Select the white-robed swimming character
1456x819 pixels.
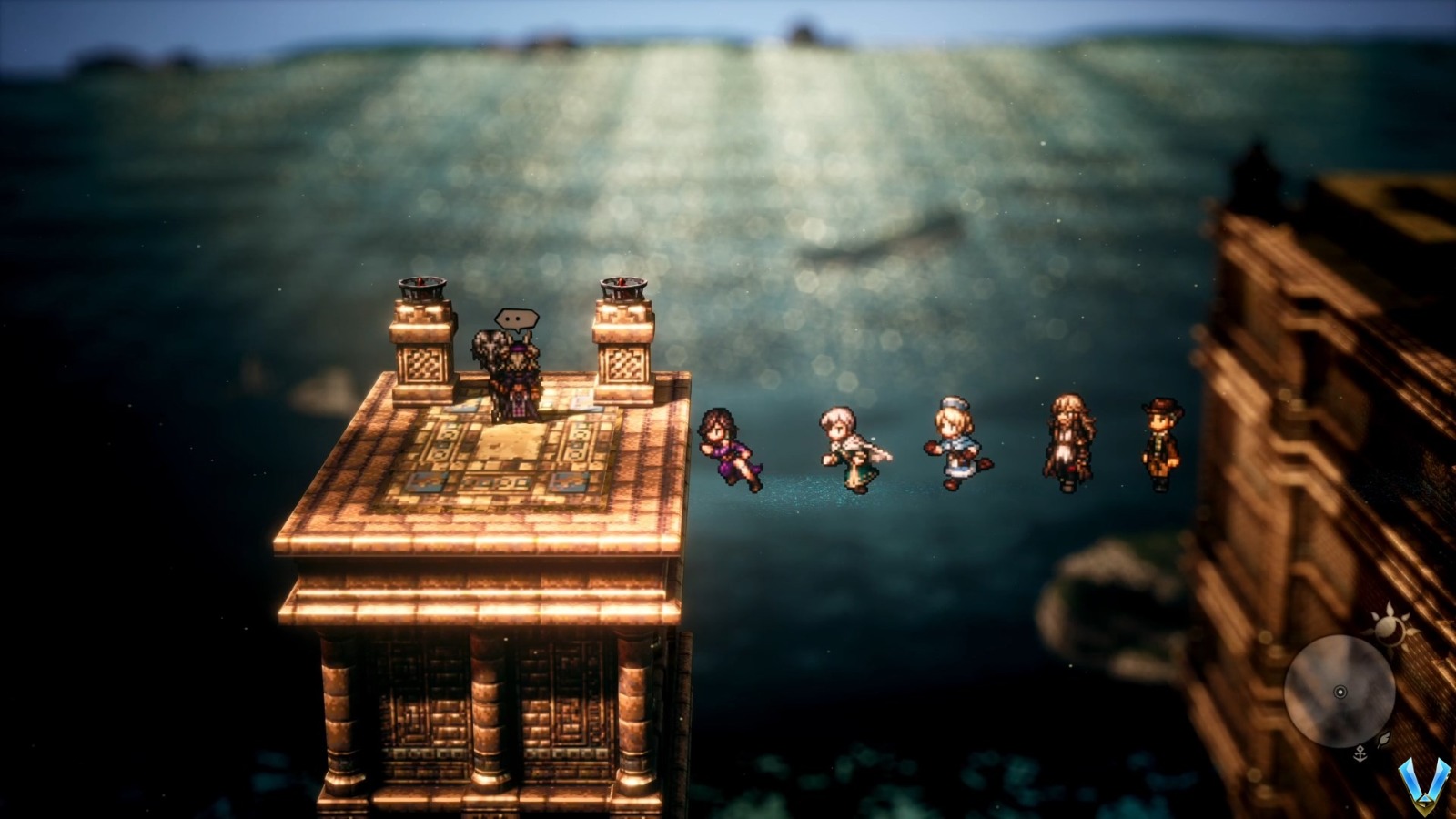tap(846, 450)
